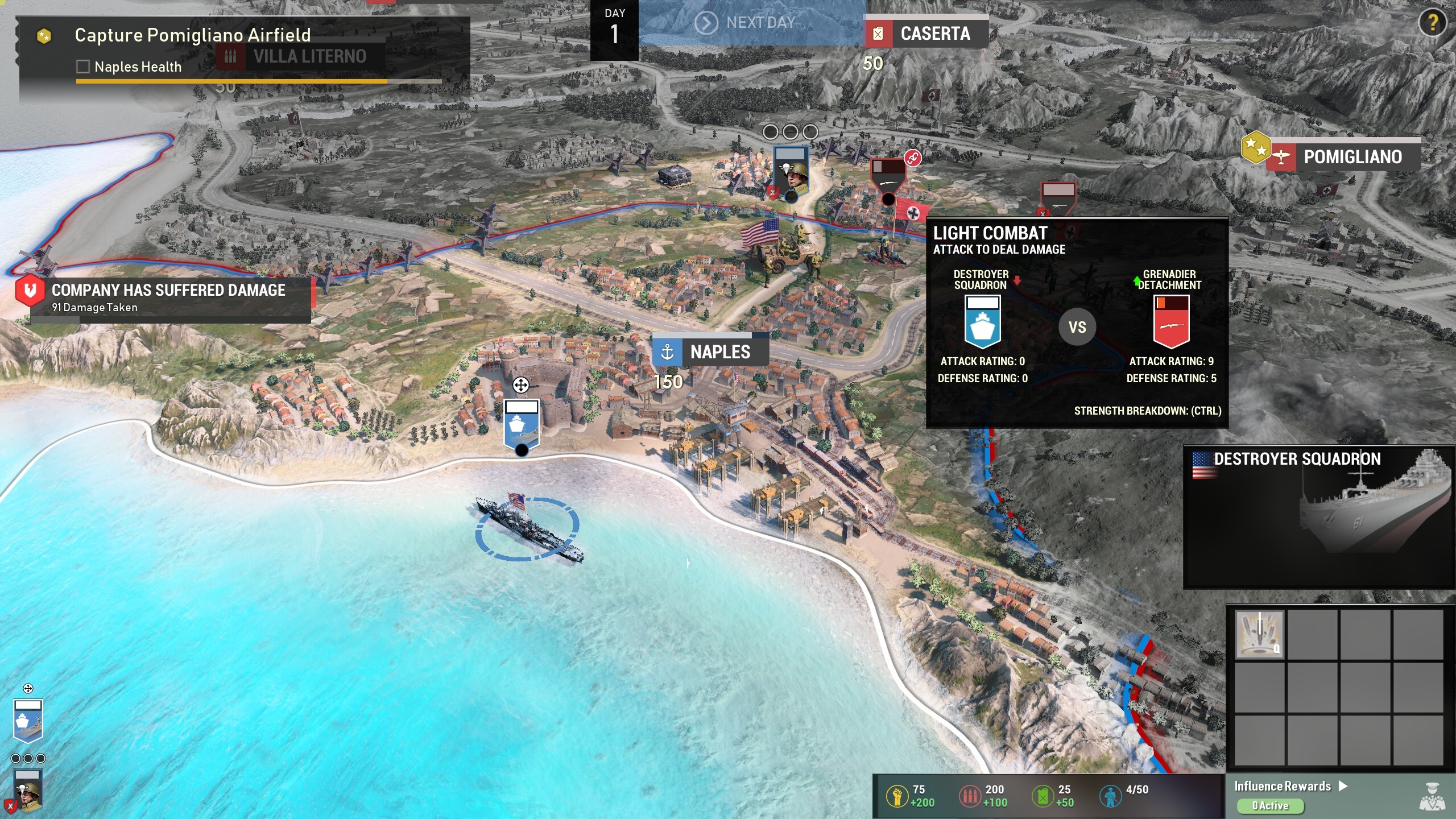Open the help question mark icon
This screenshot has height=819, width=1456.
pos(1432,23)
